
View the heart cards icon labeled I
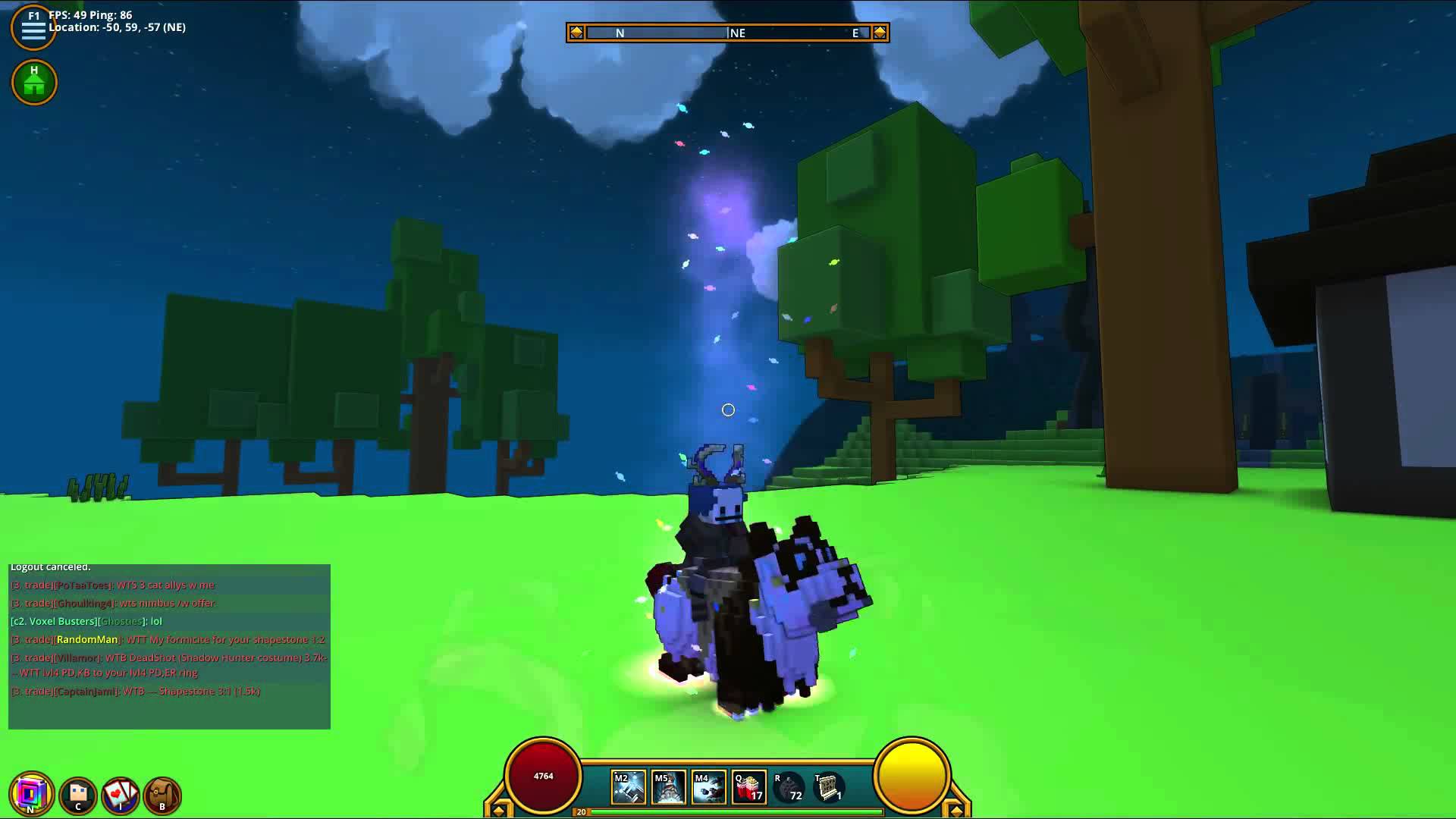[x=119, y=794]
